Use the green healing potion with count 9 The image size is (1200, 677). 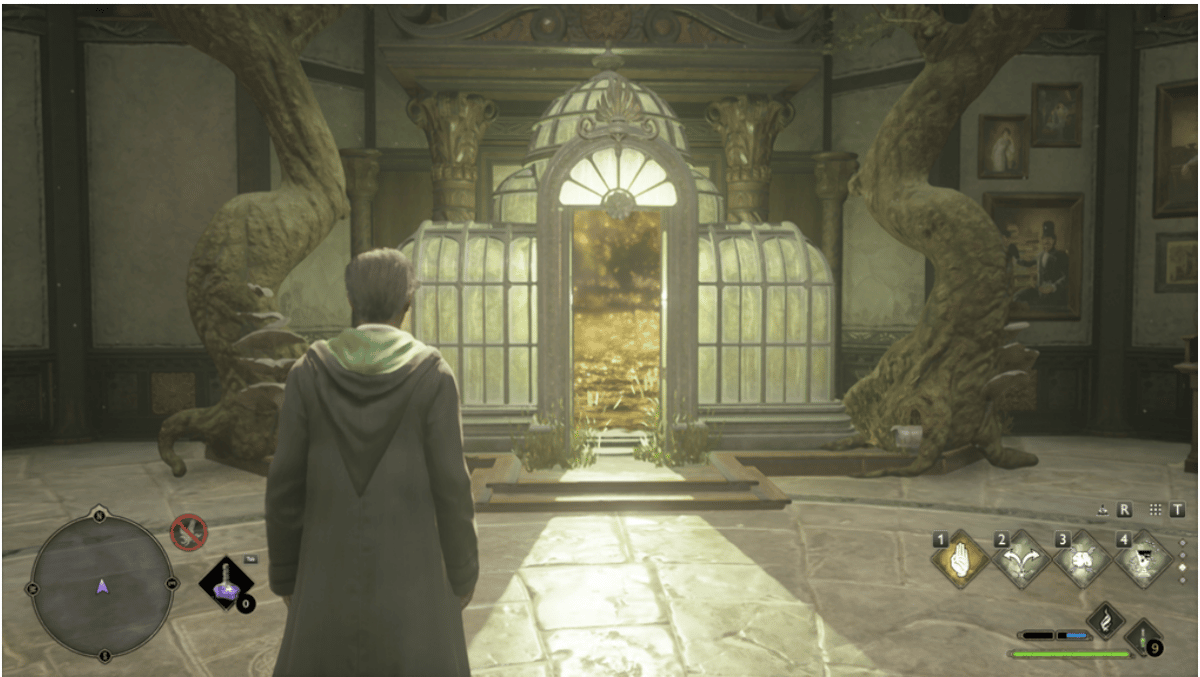coord(1141,638)
